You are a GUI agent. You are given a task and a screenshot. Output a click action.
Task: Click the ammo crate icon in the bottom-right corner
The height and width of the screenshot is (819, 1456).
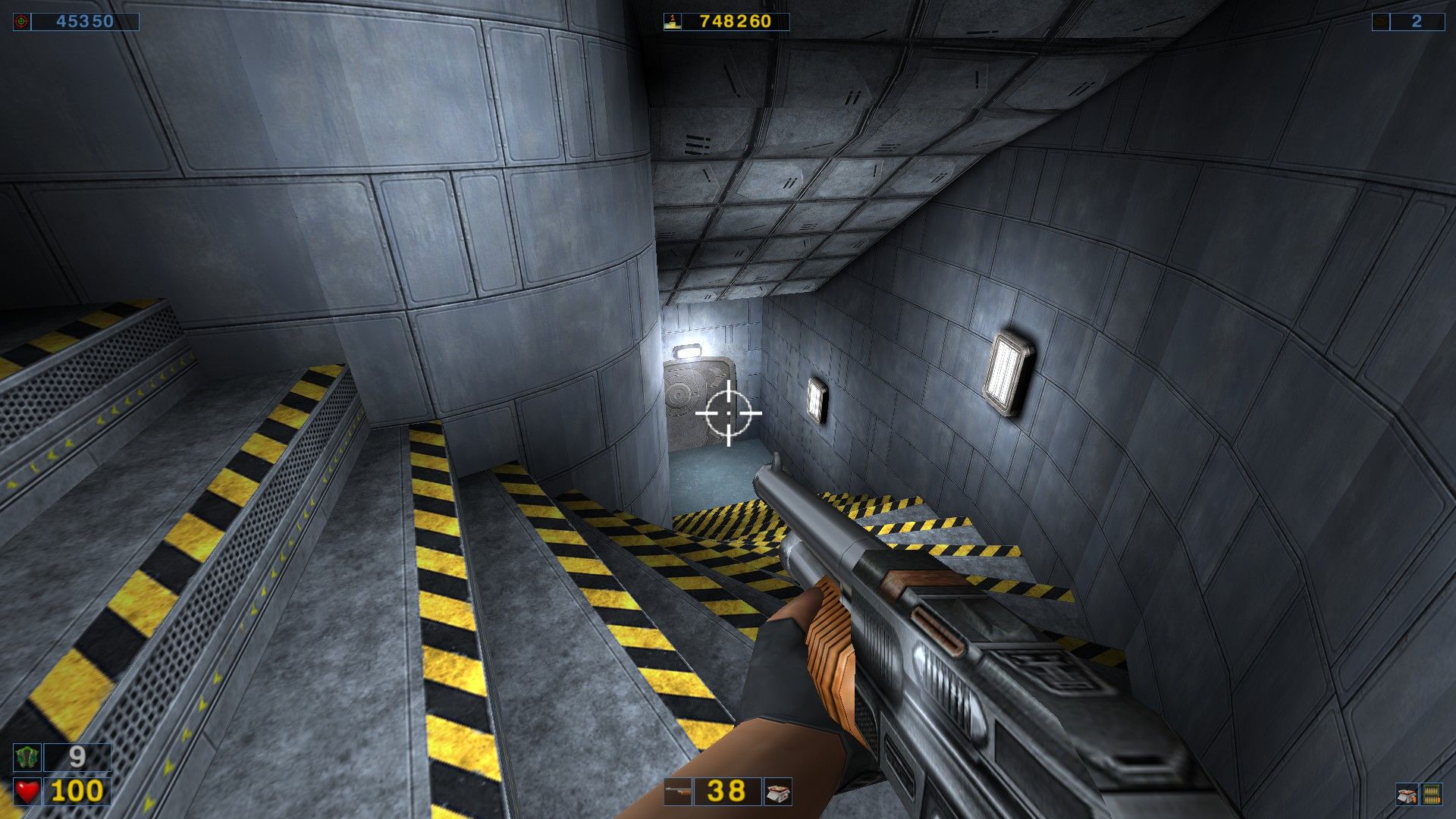coord(1407,795)
